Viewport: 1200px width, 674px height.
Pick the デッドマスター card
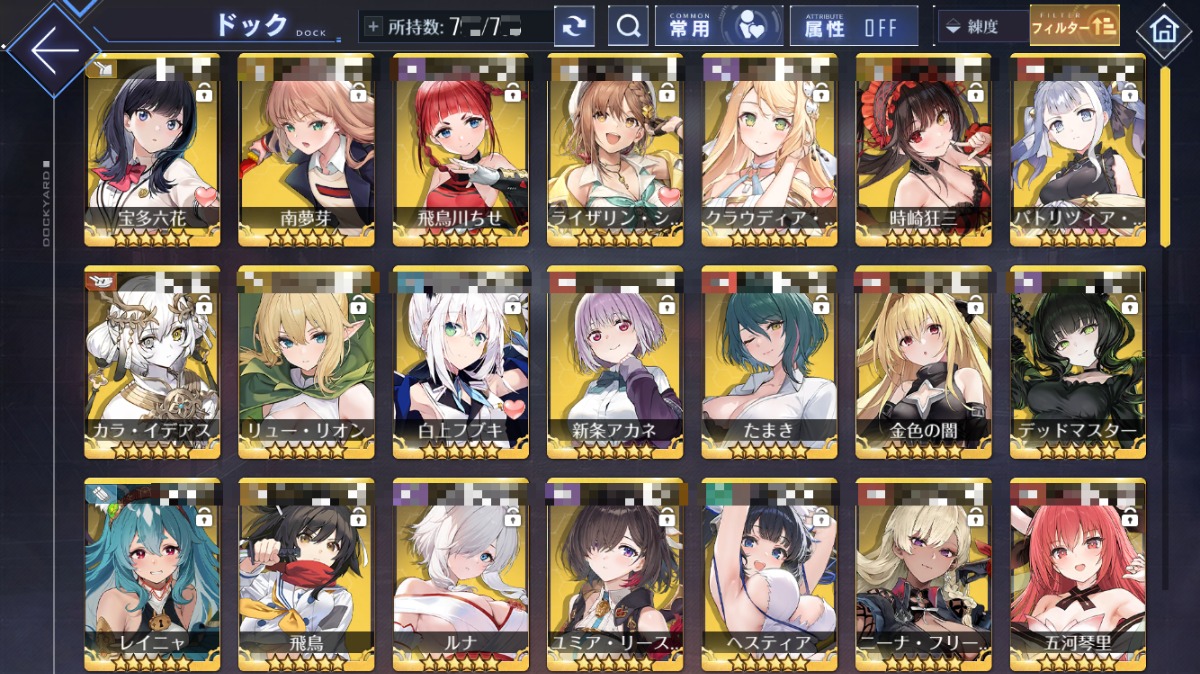[1077, 360]
